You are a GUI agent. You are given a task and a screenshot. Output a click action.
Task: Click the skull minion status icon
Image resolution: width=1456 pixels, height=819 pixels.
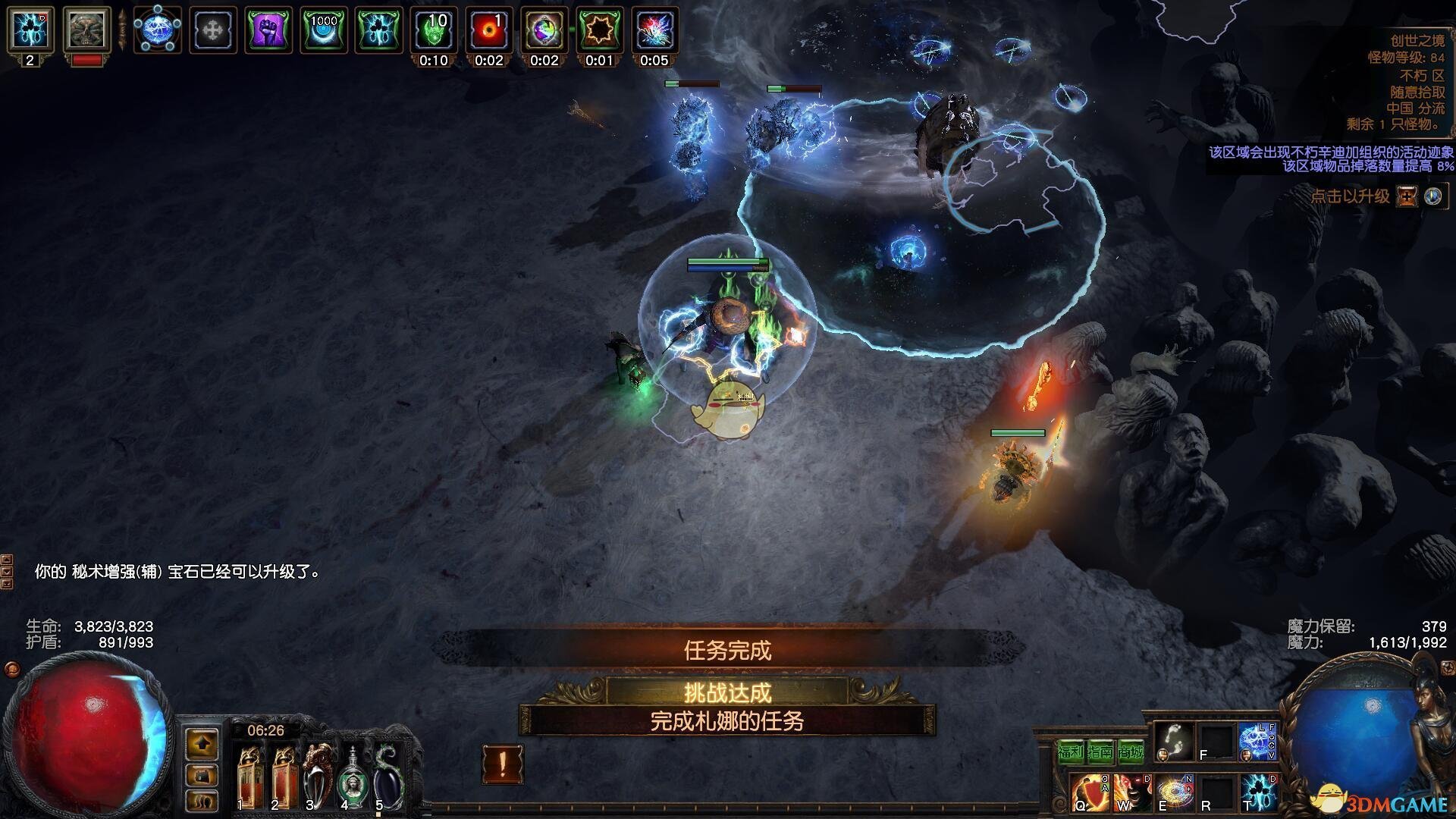[x=86, y=30]
